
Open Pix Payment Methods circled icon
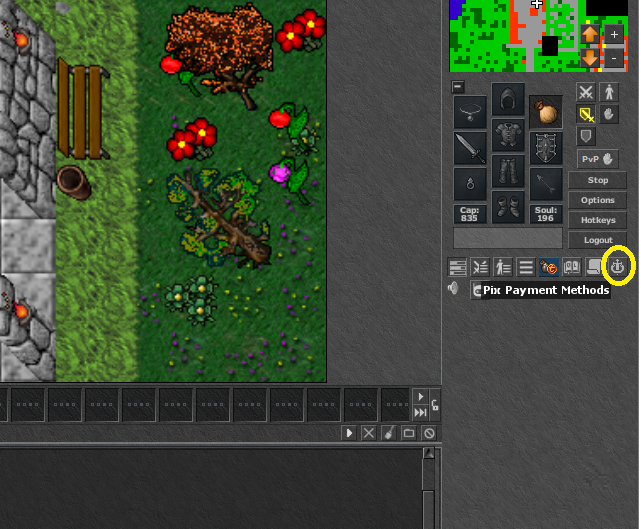(x=620, y=267)
